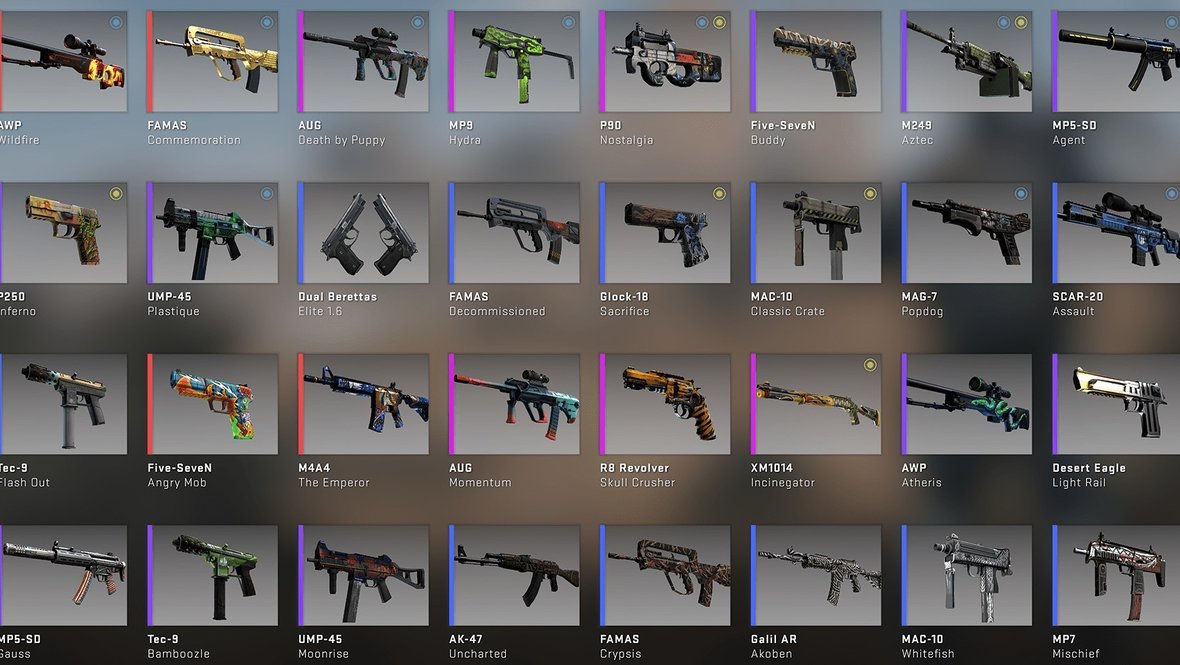Pick the Five-SeveN Buddy pistol

pos(817,61)
